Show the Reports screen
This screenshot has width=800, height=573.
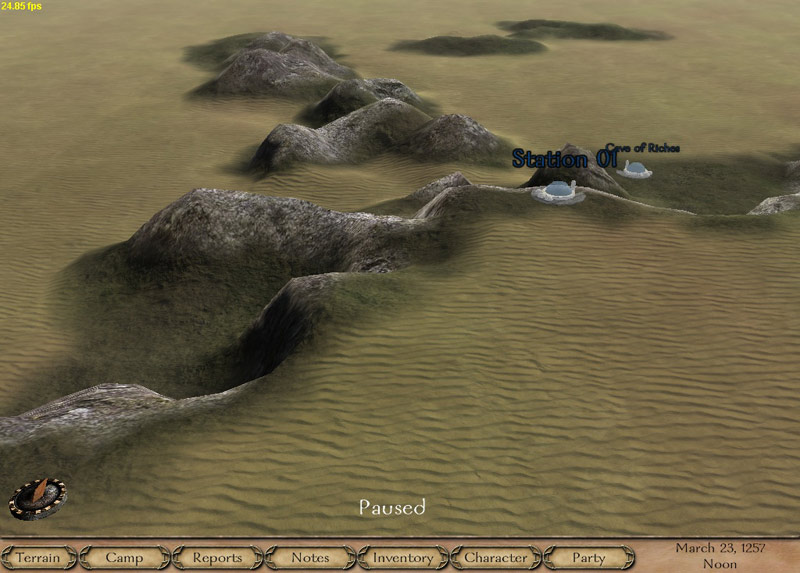[217, 558]
